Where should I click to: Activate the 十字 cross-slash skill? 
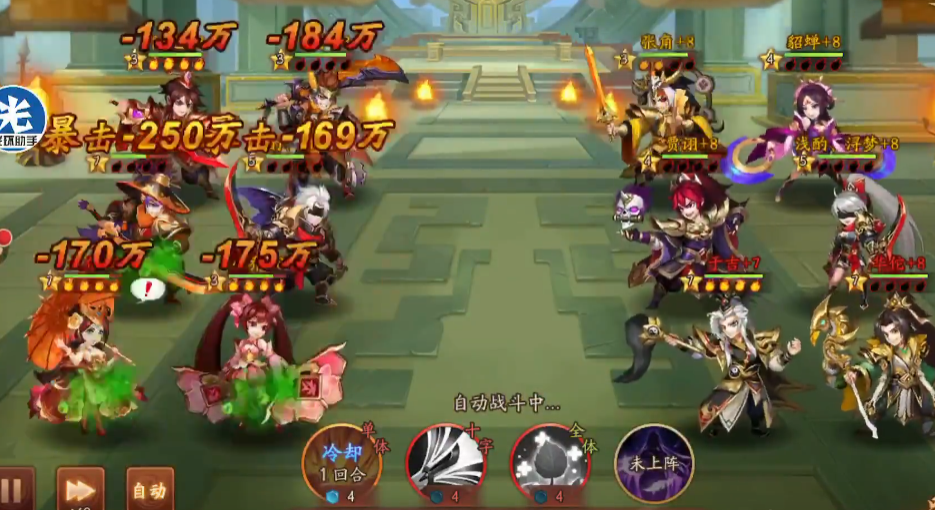pyautogui.click(x=445, y=463)
